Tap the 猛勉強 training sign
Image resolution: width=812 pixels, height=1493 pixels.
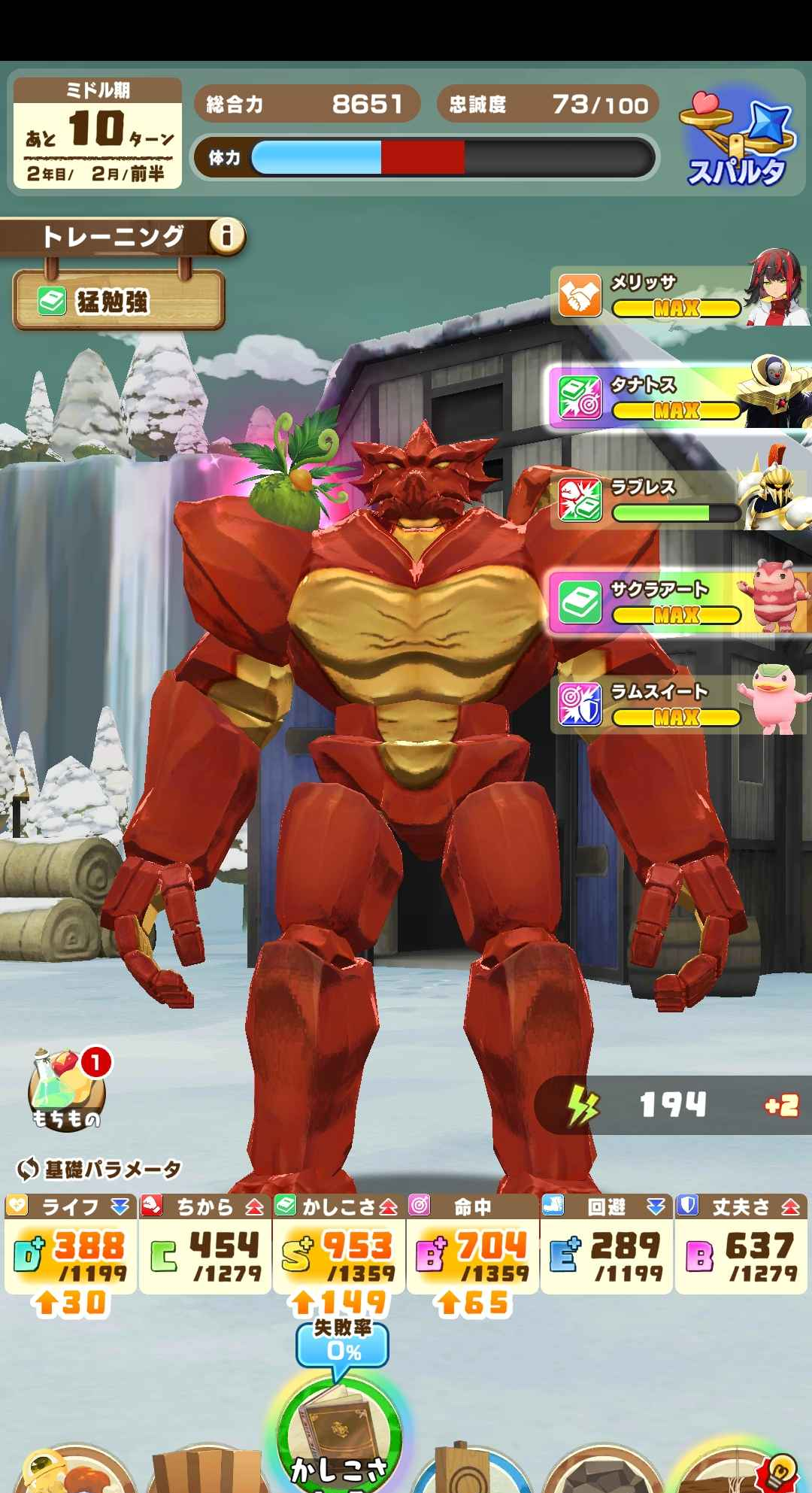118,302
